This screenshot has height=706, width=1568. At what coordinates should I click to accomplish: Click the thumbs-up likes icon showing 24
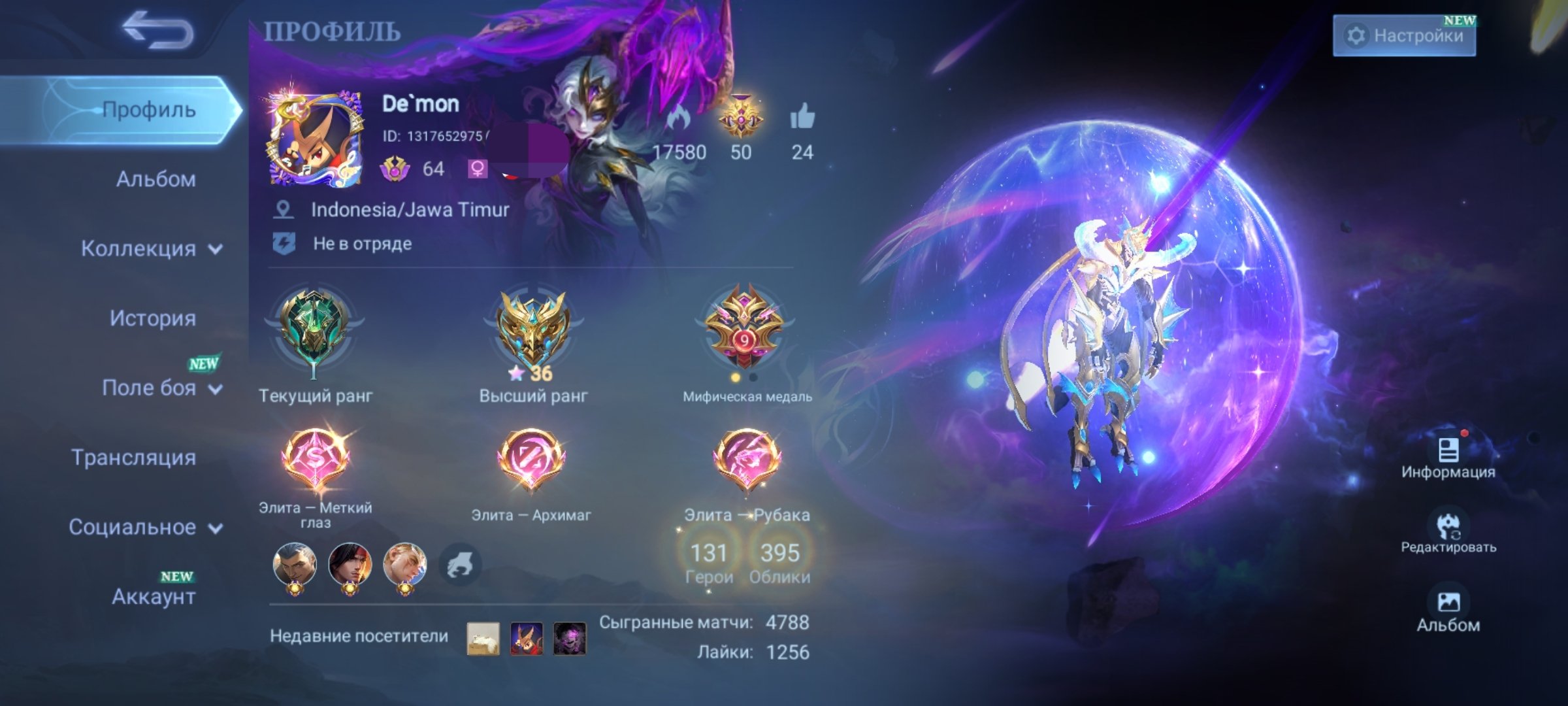pos(805,118)
